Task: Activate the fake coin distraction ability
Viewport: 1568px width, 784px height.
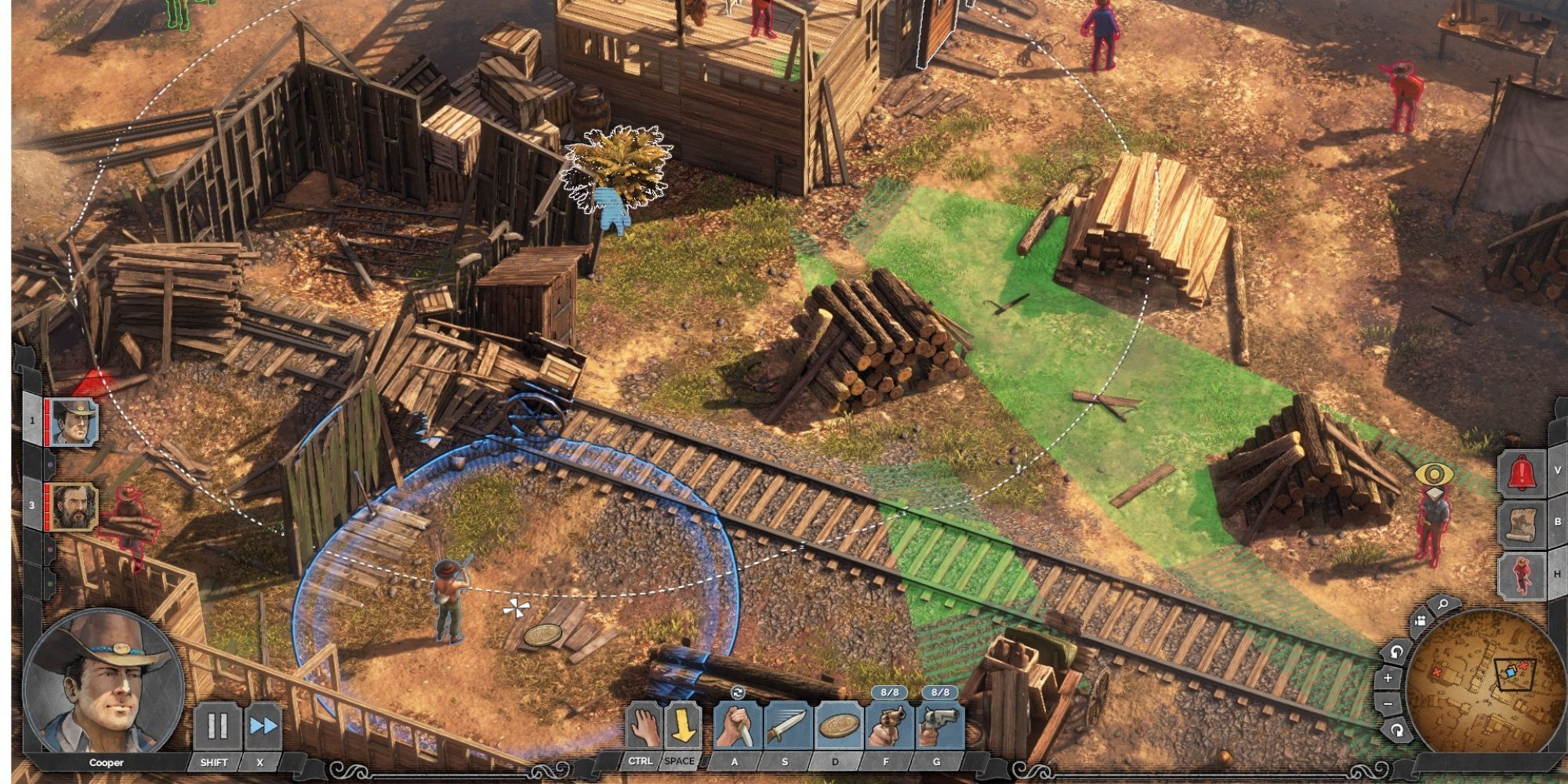Action: point(836,726)
